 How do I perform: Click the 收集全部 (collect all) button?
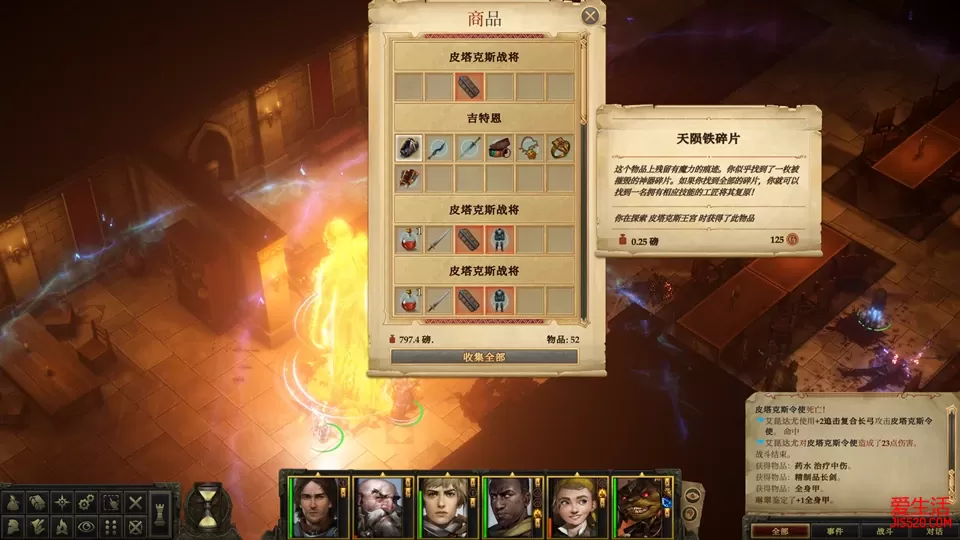(485, 357)
